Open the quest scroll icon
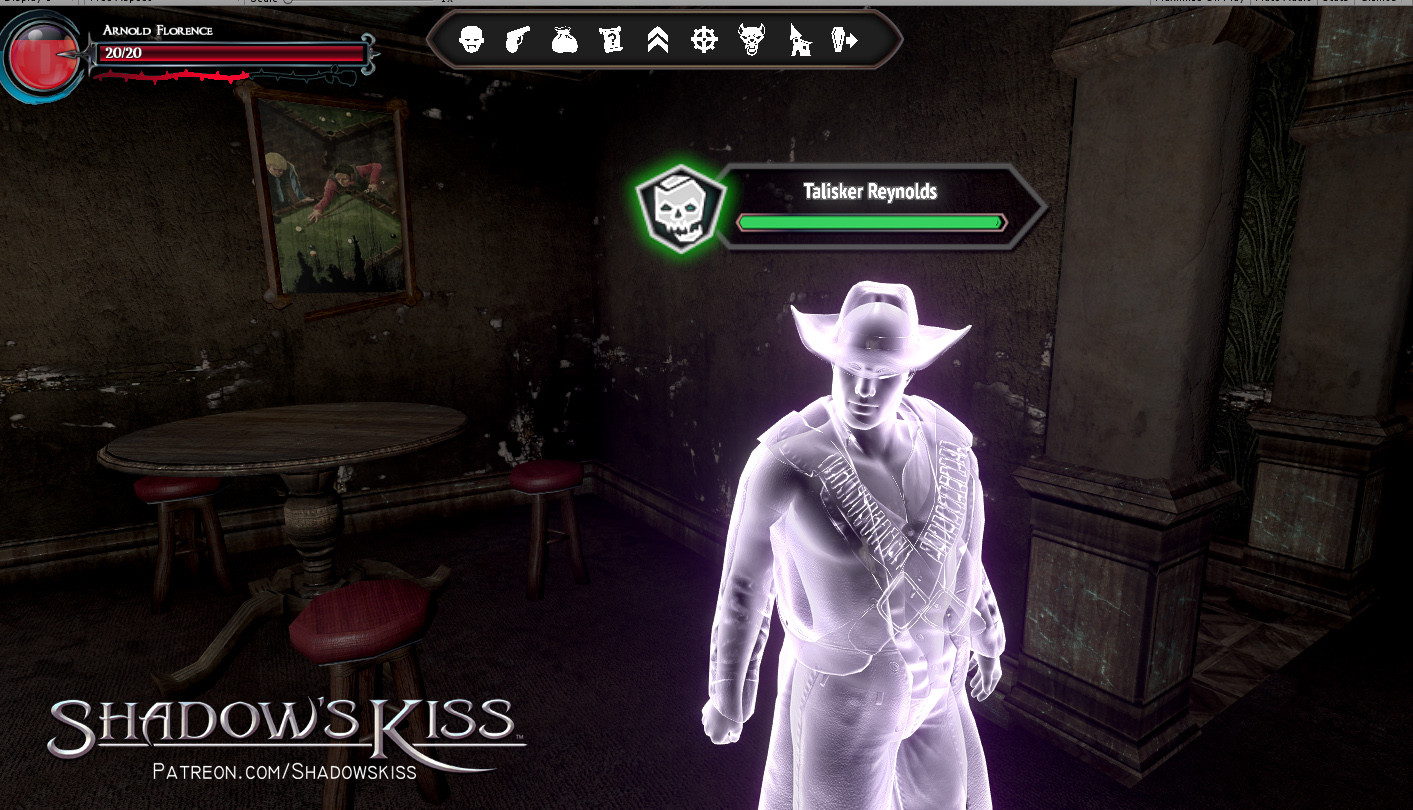 [611, 39]
